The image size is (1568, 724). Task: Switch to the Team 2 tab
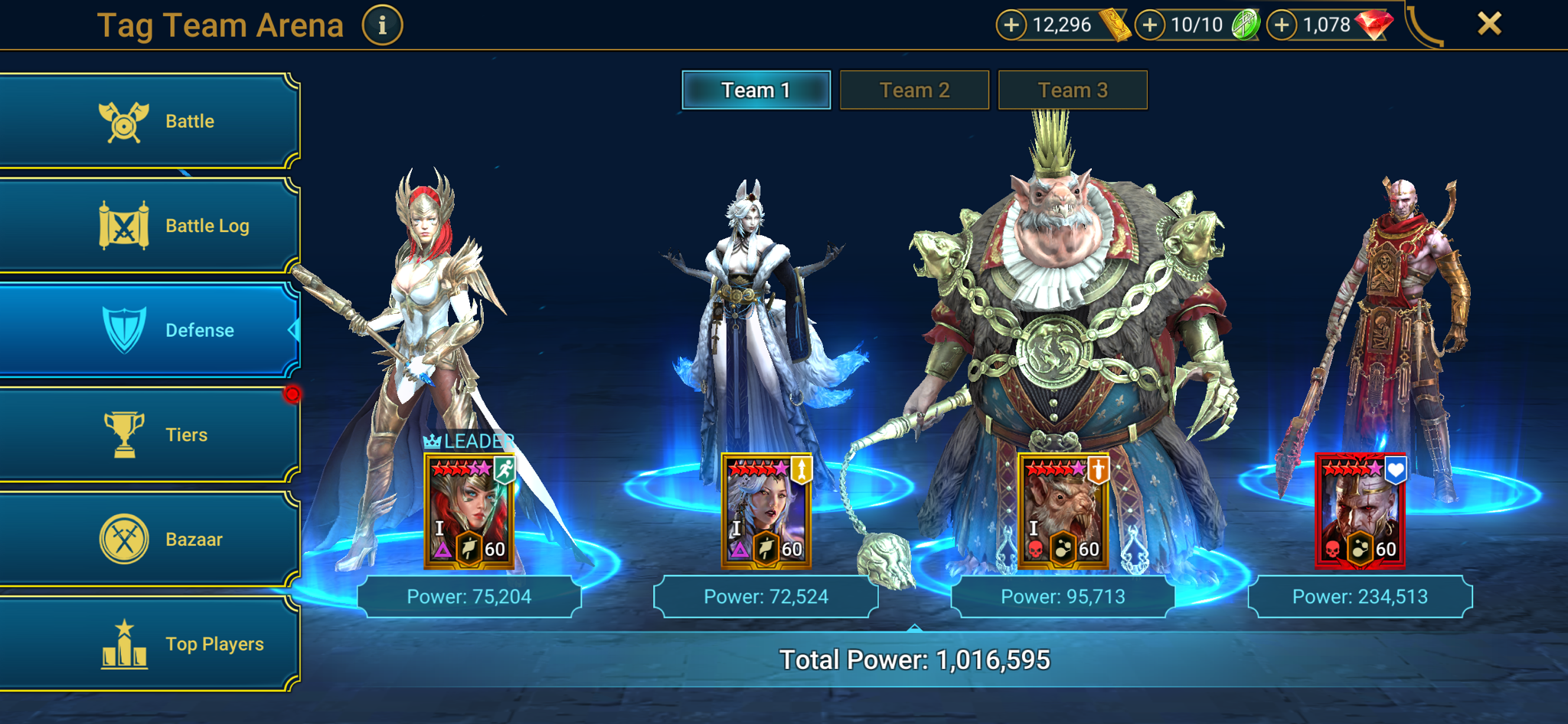point(914,90)
